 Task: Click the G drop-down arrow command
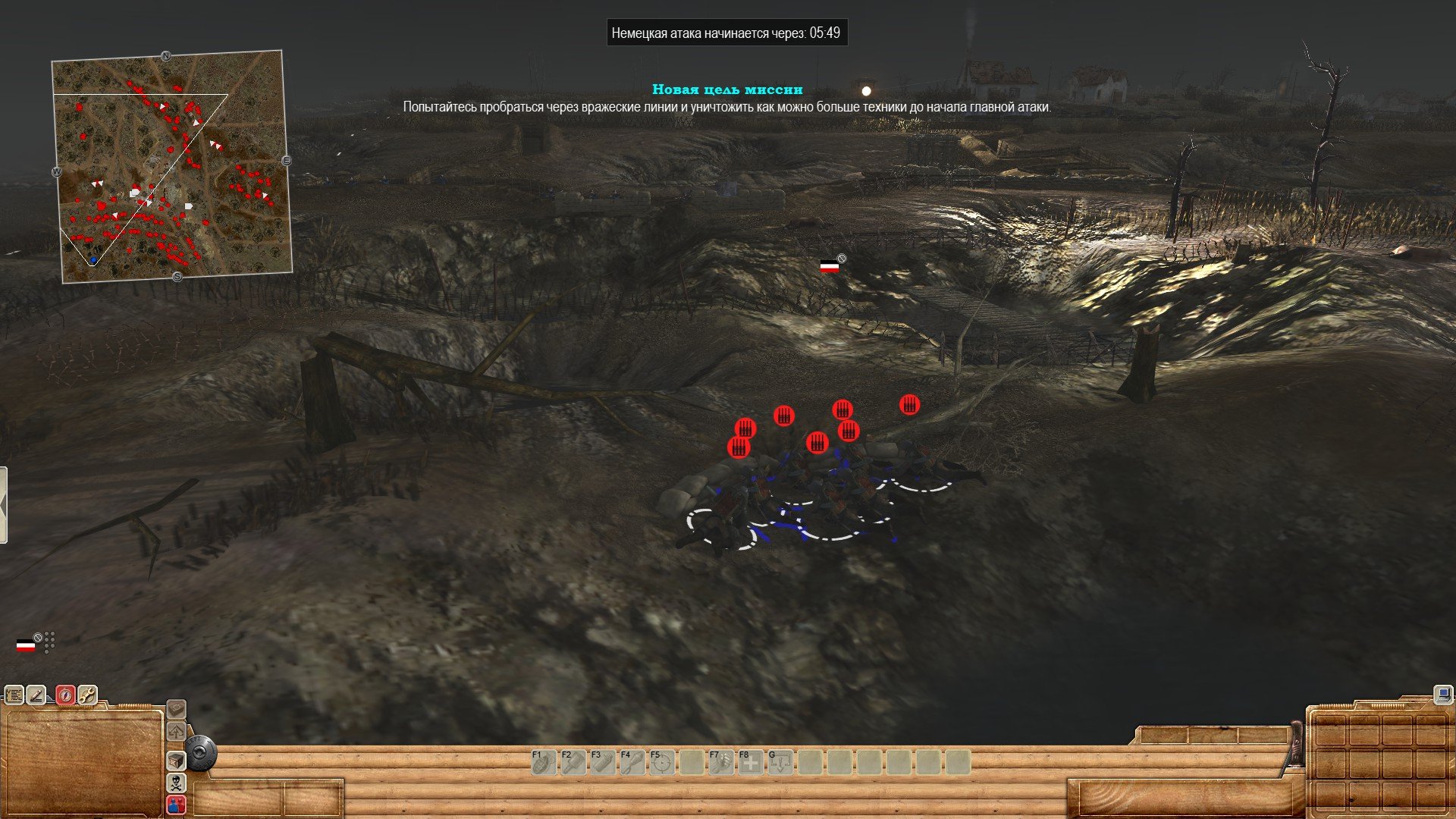[780, 762]
